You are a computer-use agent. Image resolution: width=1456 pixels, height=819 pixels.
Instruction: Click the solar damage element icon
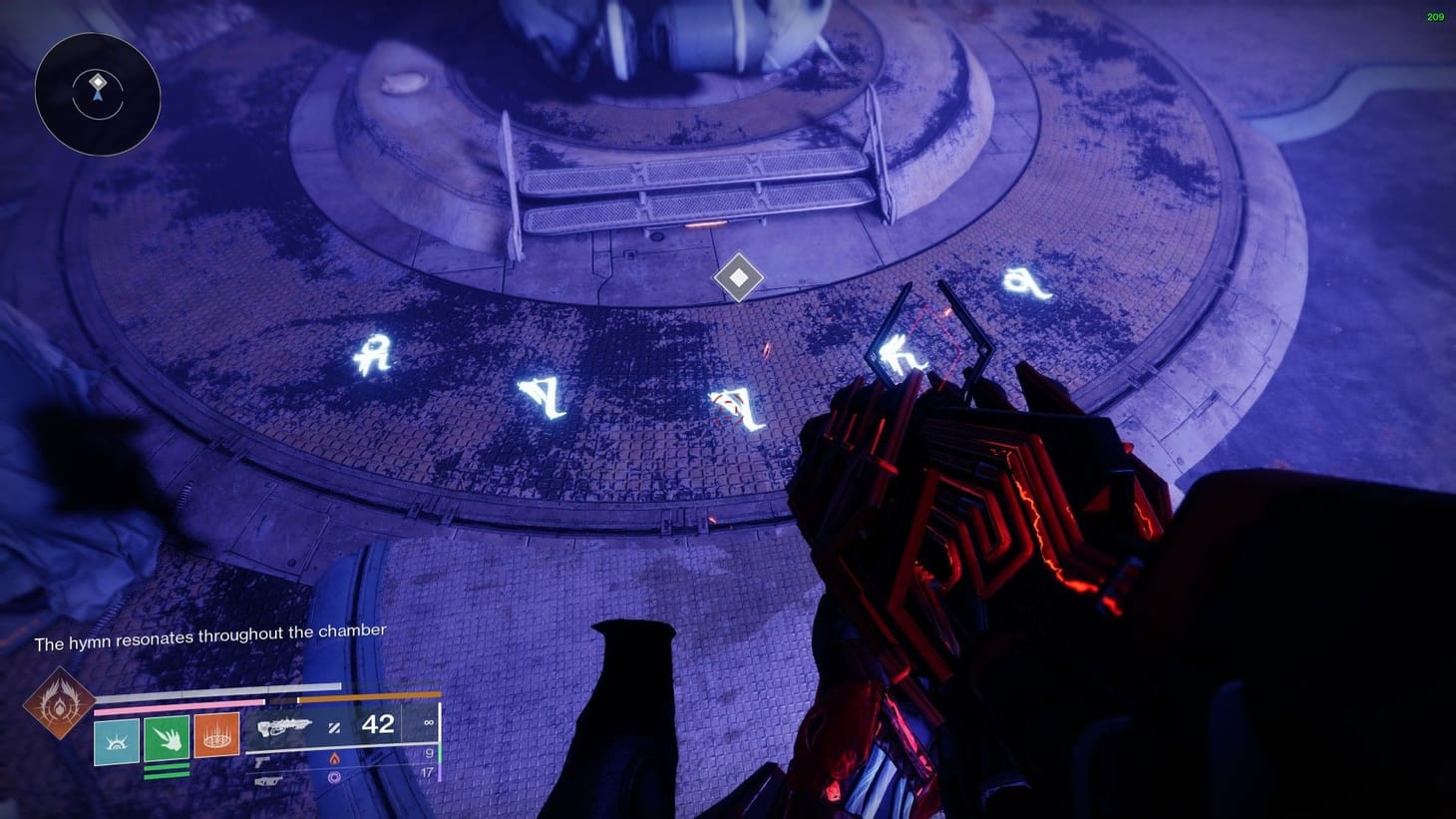click(335, 759)
